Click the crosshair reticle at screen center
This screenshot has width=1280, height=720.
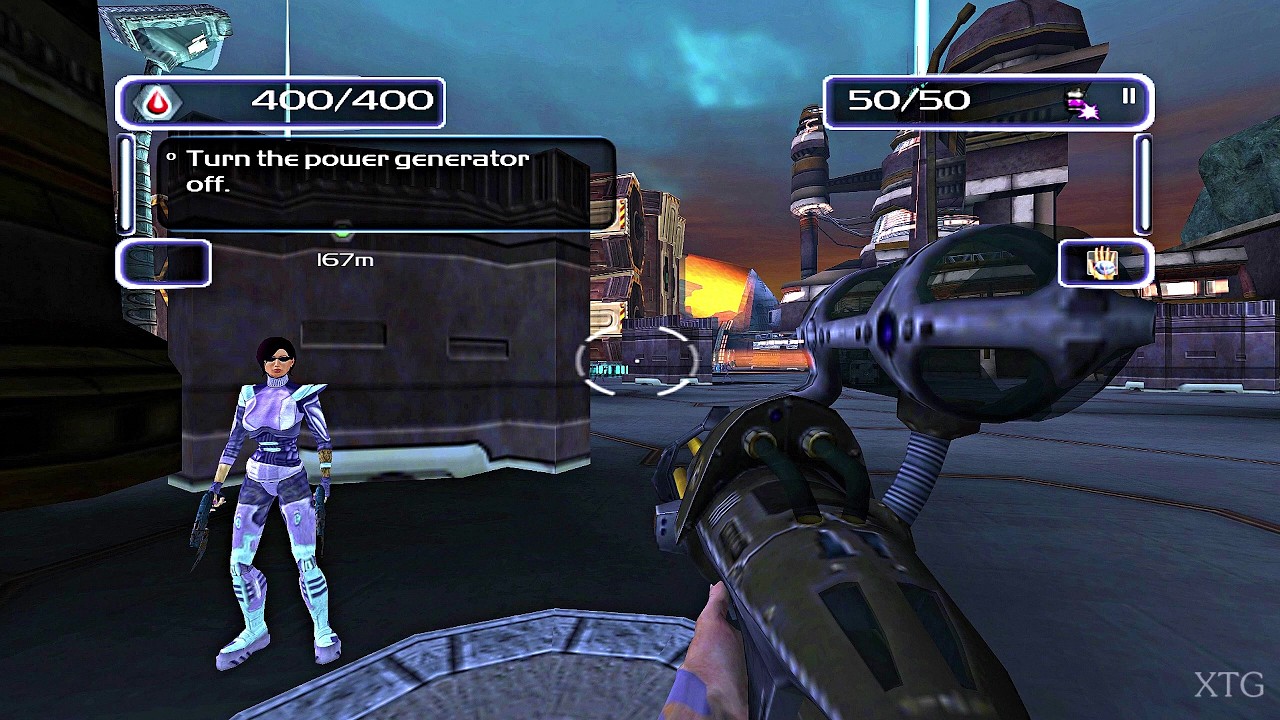[x=637, y=362]
